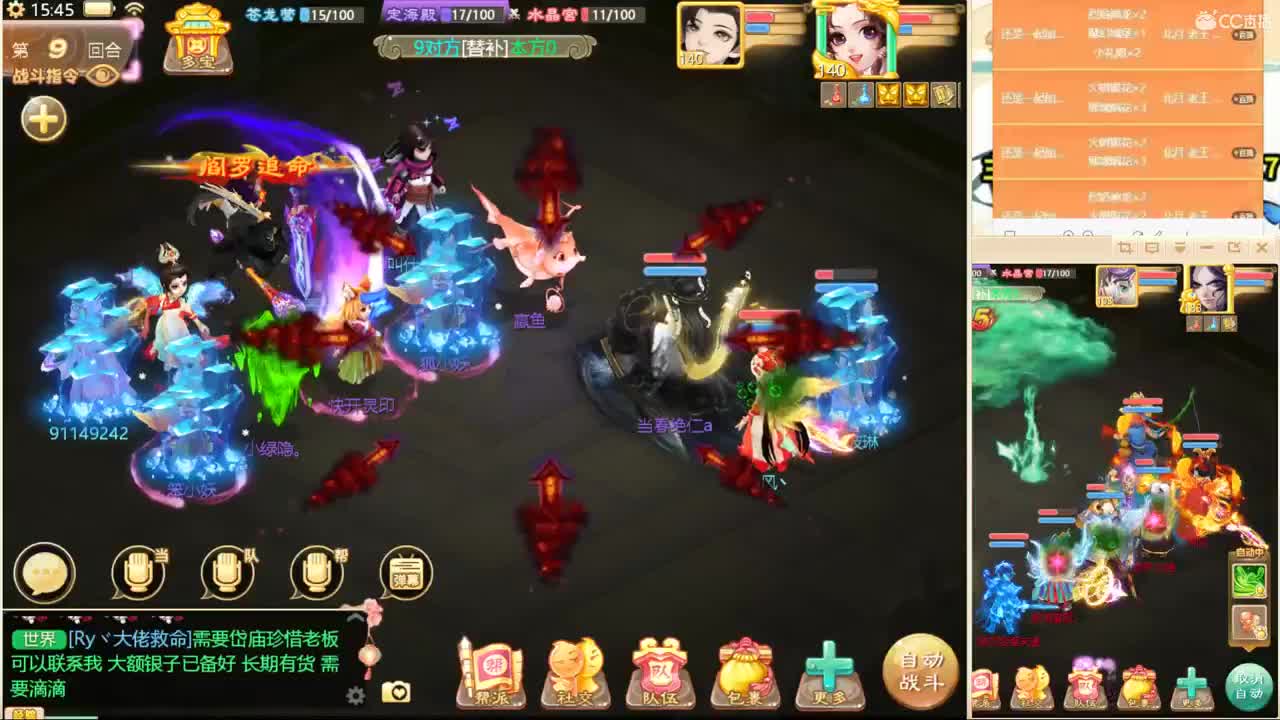
Task: Click the green skill icon in the mini window
Action: (x=1249, y=582)
